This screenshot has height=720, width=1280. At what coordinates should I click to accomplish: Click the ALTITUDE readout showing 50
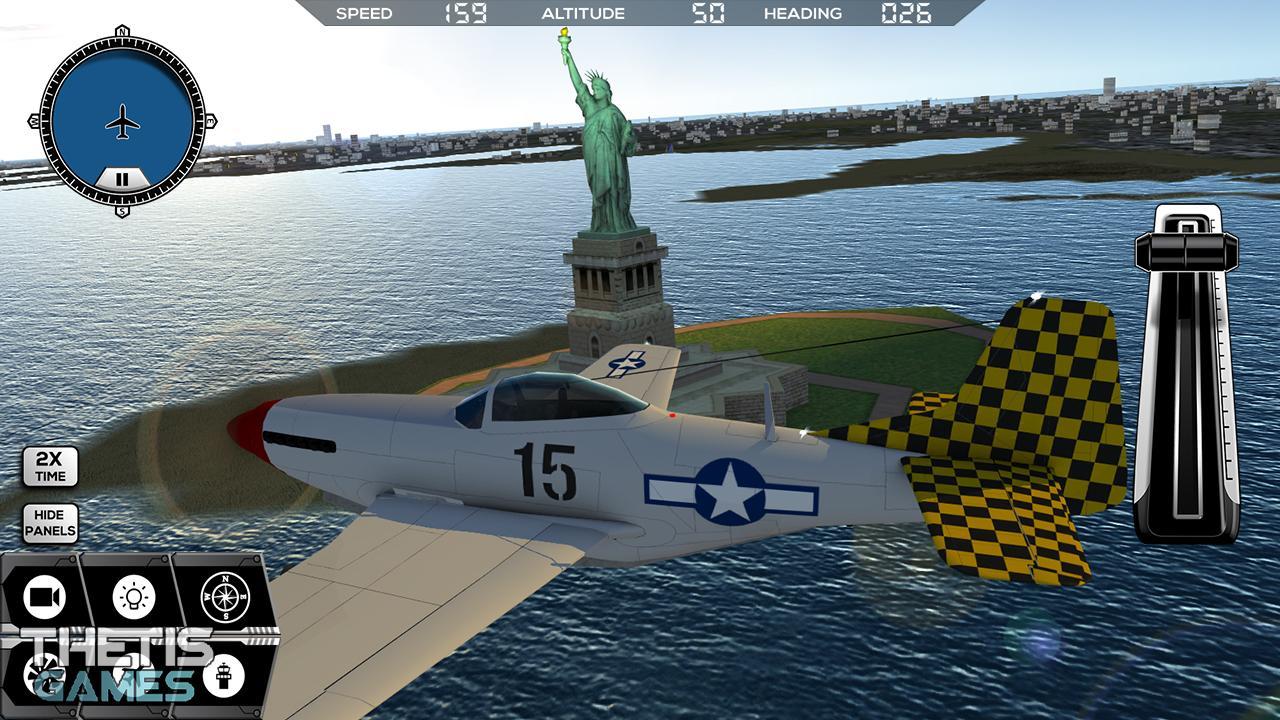[x=706, y=13]
